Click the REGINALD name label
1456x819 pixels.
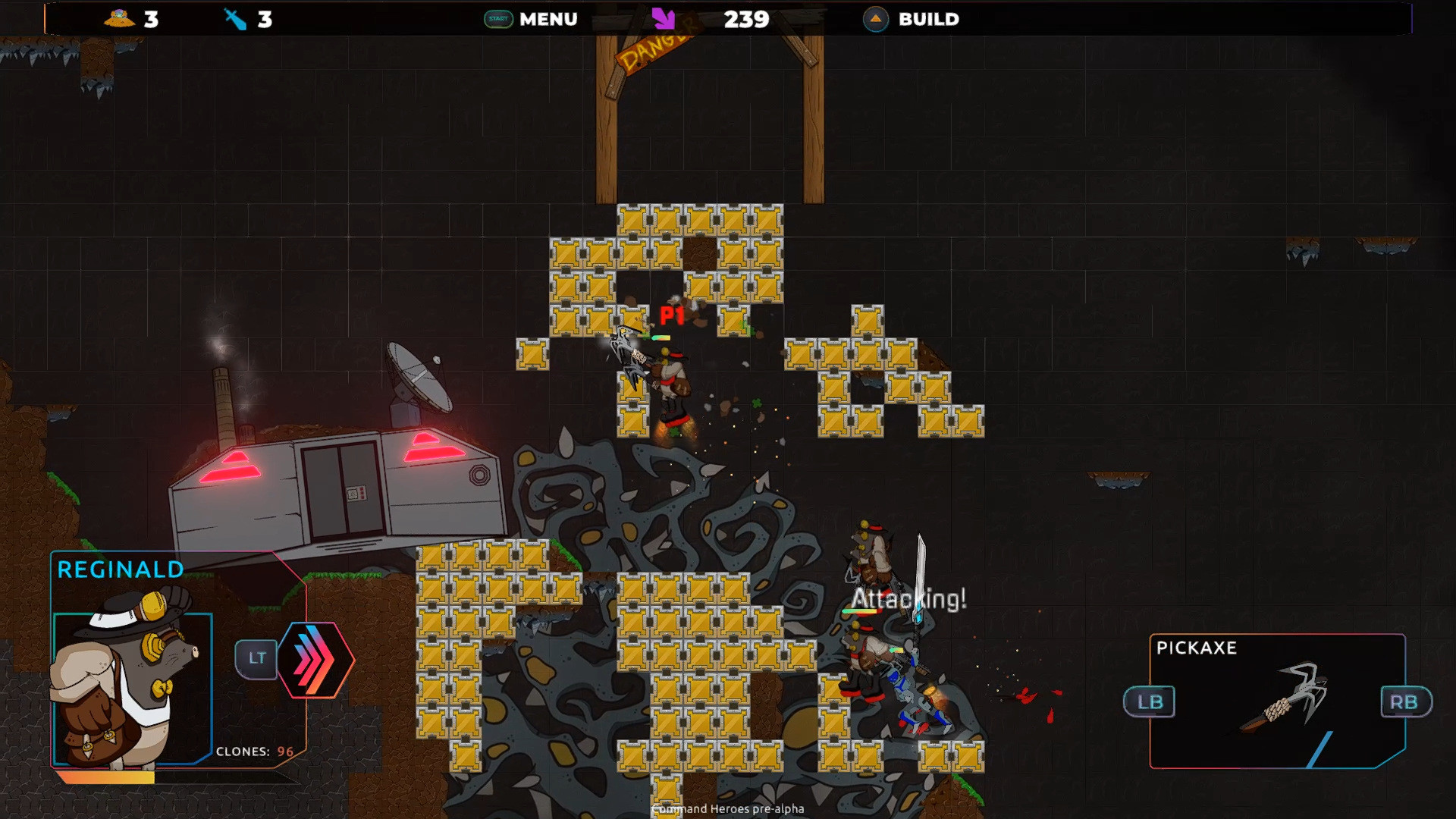click(119, 570)
